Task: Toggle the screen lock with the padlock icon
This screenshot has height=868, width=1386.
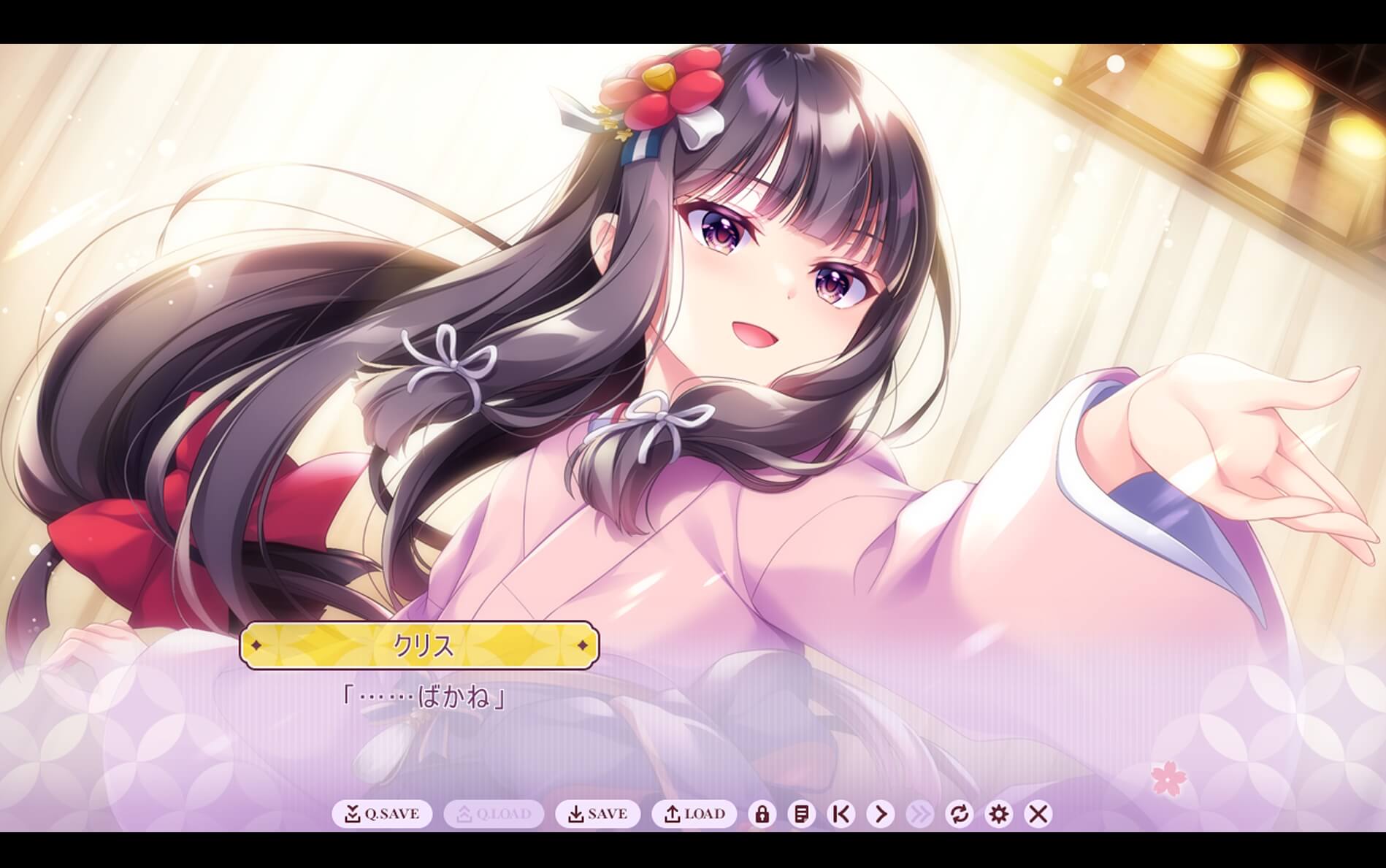Action: point(762,814)
